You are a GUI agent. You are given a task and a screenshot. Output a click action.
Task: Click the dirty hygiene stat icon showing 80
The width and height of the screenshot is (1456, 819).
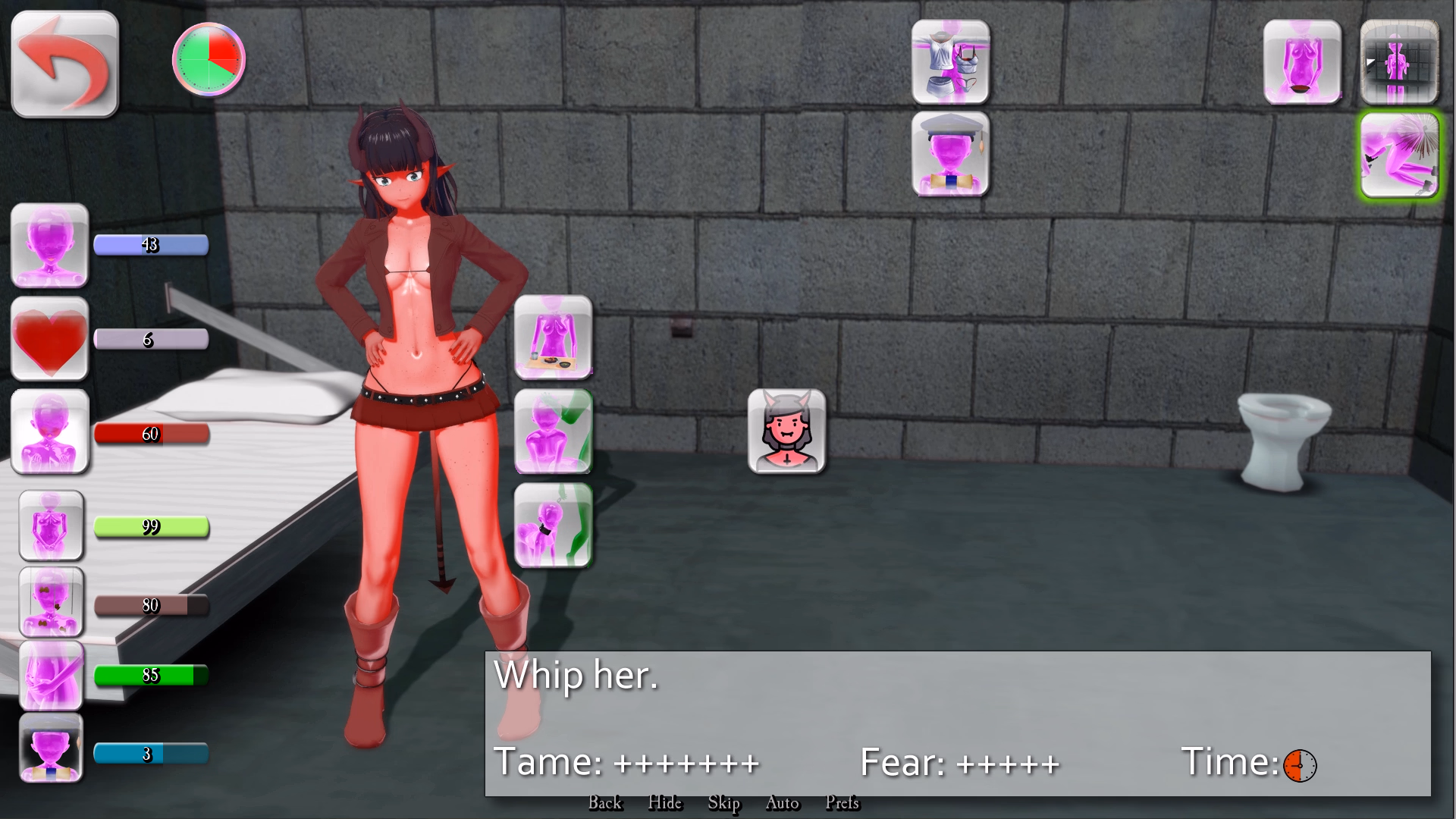tap(49, 603)
